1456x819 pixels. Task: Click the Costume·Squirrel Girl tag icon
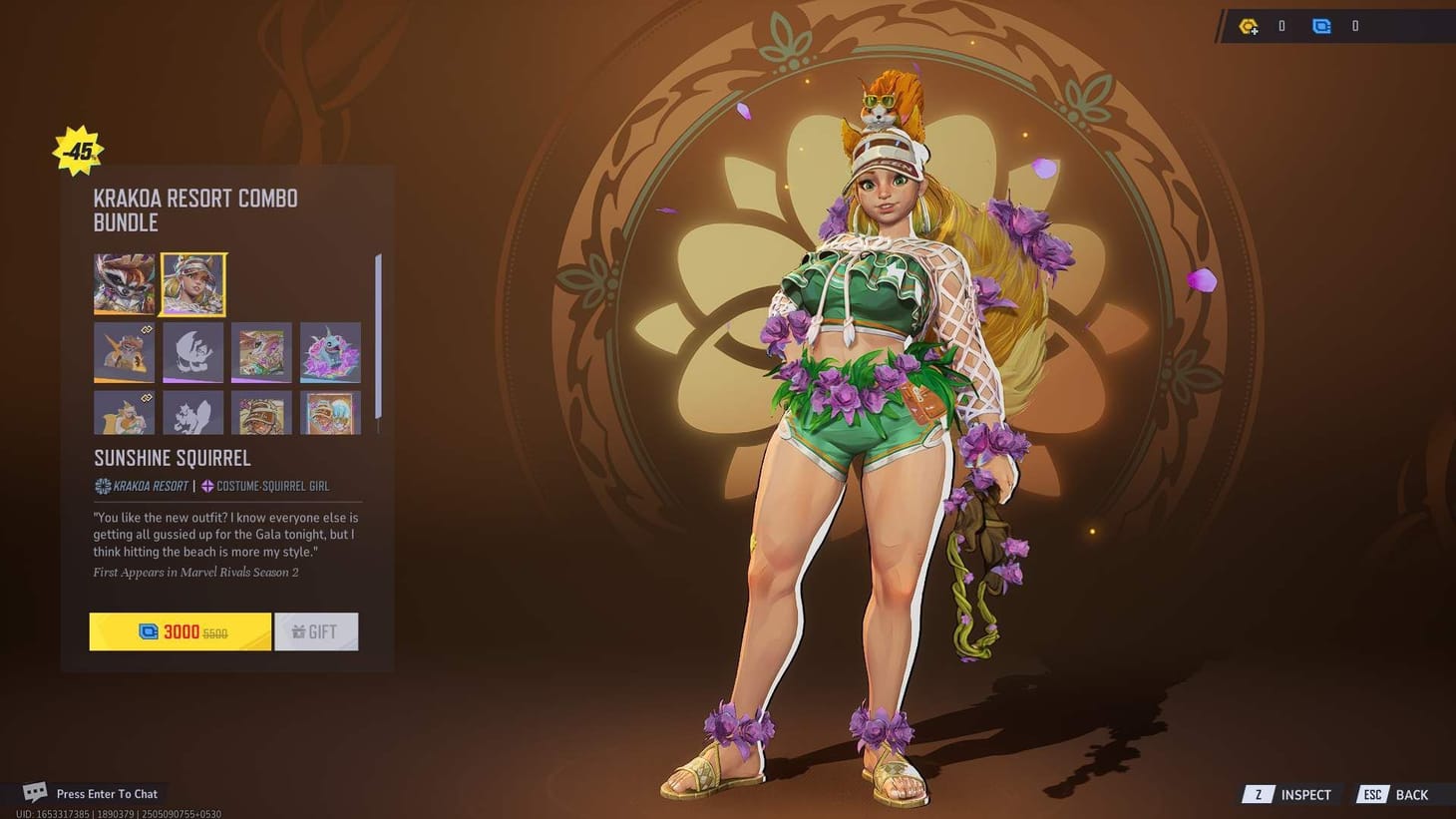click(206, 486)
